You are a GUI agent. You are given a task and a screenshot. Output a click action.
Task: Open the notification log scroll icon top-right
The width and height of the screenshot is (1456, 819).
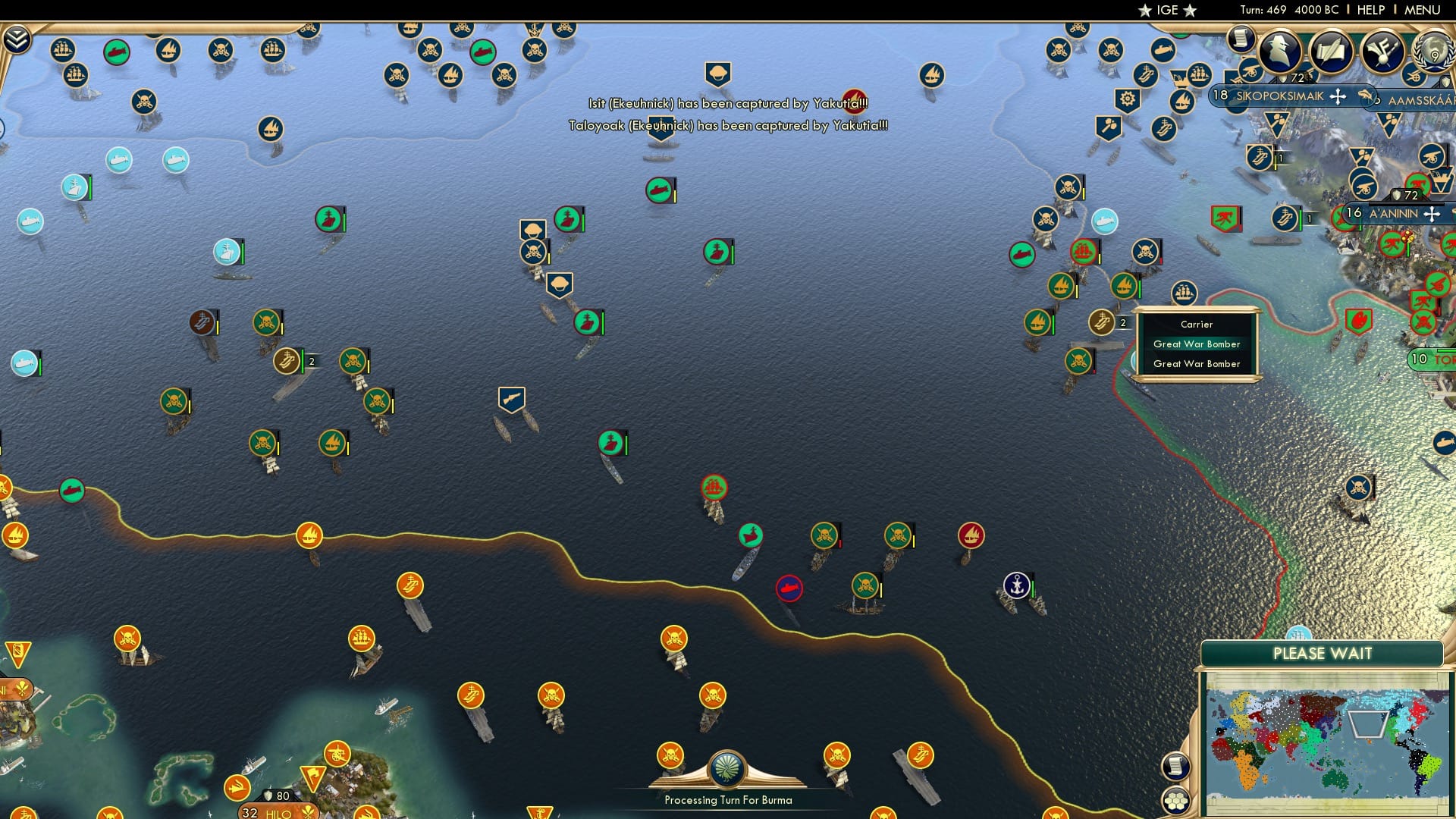click(x=1241, y=39)
